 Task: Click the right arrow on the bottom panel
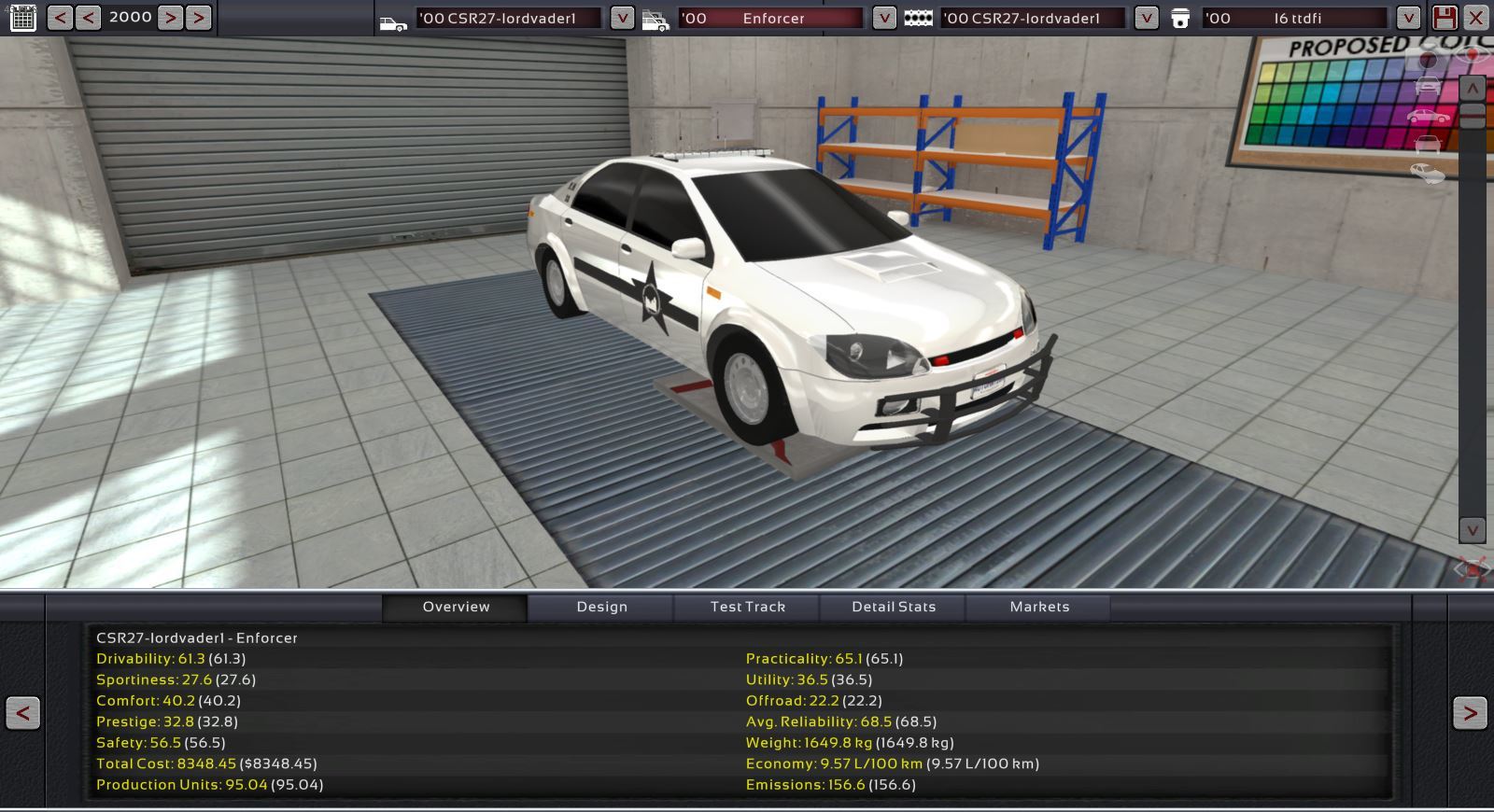click(1469, 714)
